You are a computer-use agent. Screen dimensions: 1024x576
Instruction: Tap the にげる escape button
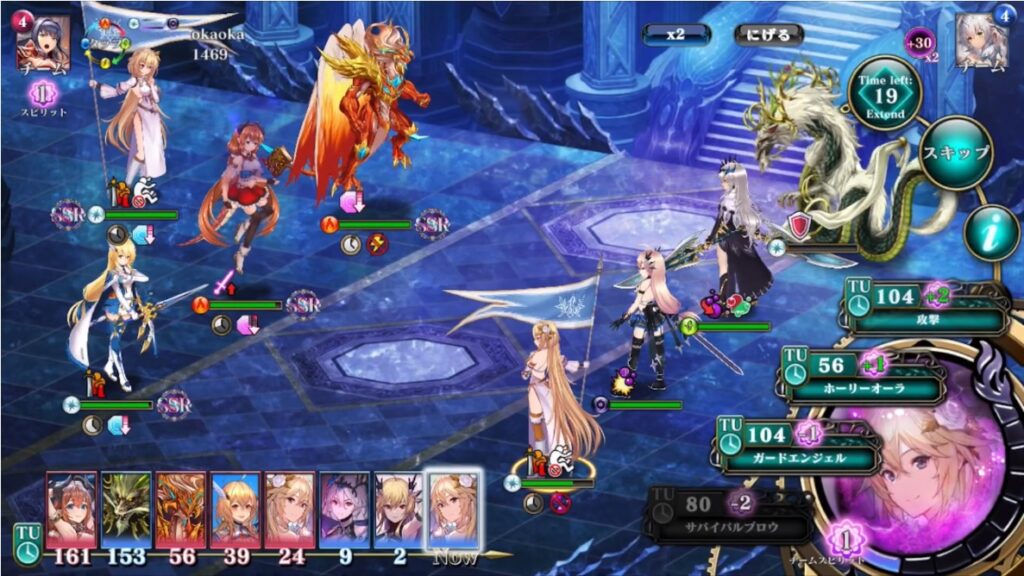[768, 33]
